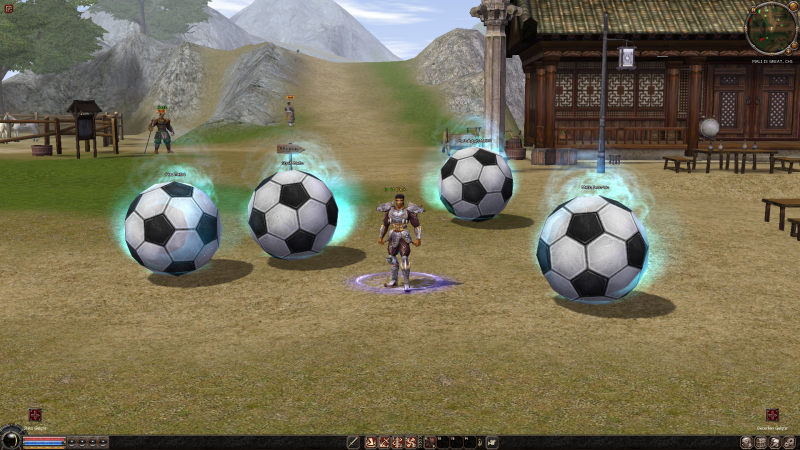Click the red icon above the status bars
The image size is (800, 450).
35,414
